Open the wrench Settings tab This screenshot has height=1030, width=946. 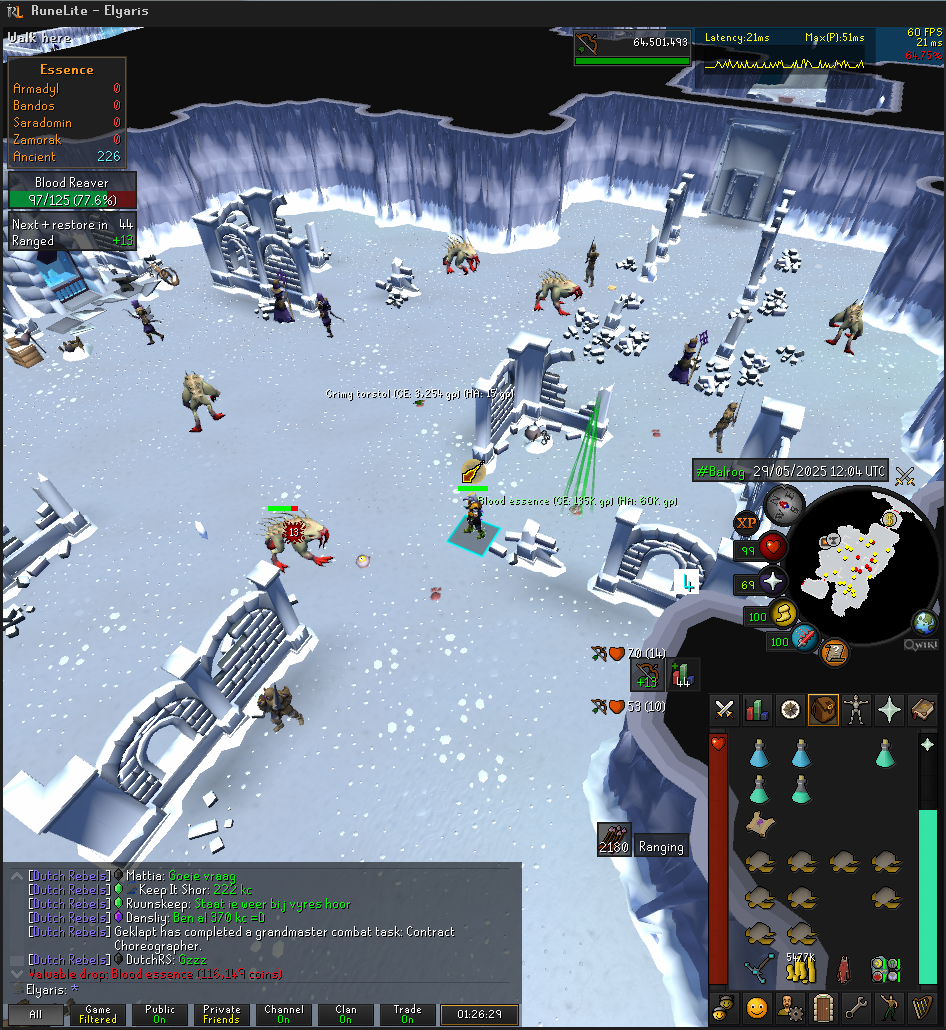click(856, 1006)
